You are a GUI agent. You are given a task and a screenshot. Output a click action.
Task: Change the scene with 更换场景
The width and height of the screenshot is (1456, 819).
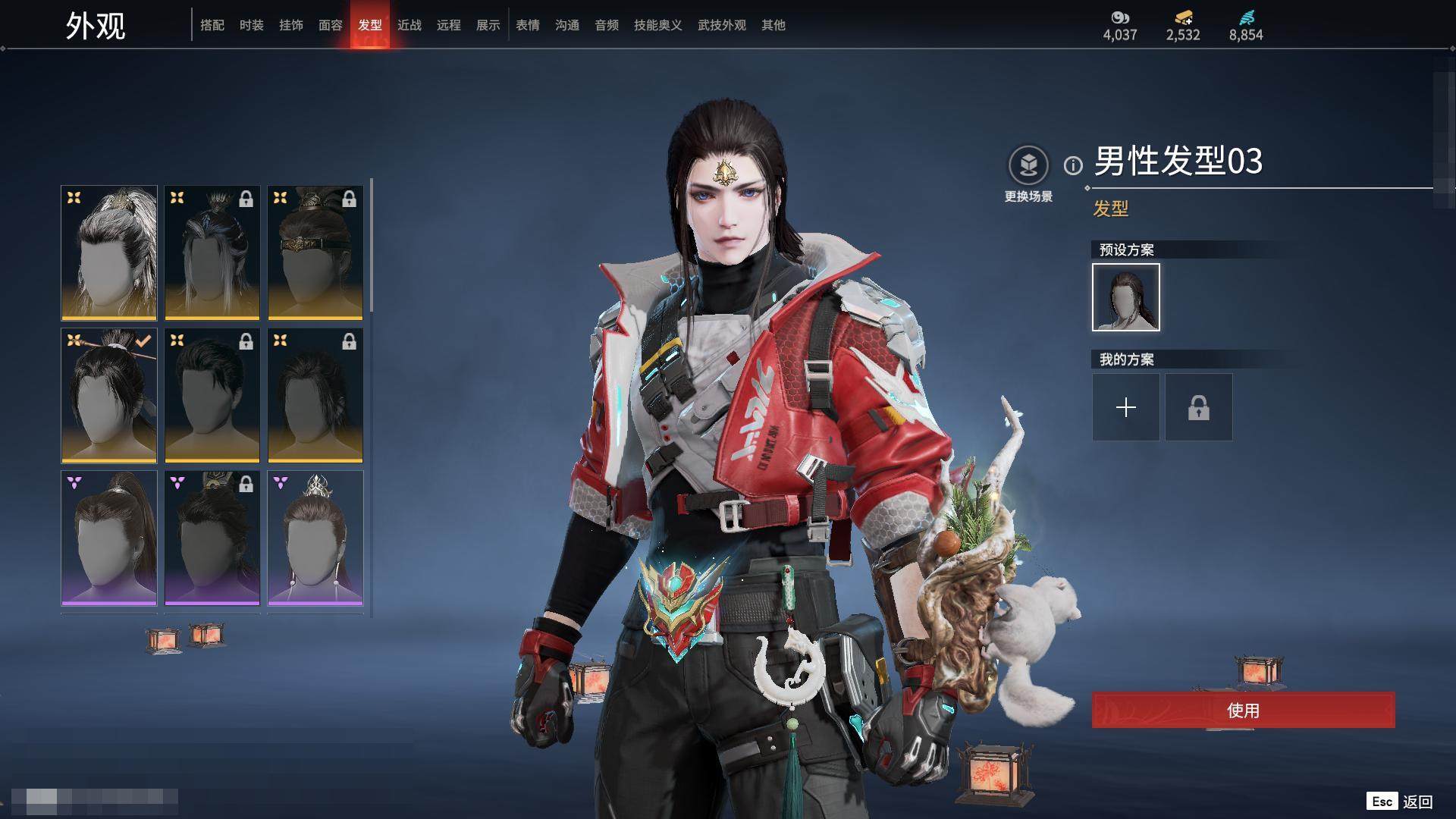pos(1028,165)
